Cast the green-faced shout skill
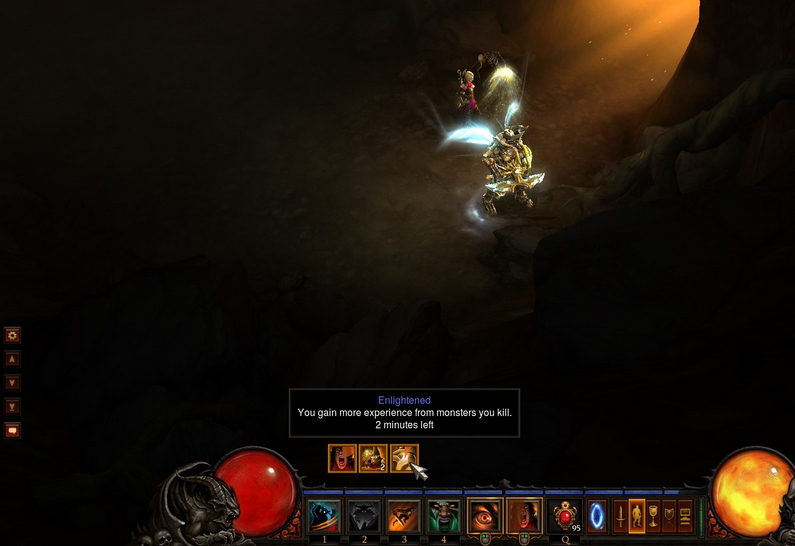Screen dimensions: 795x546 coord(444,516)
